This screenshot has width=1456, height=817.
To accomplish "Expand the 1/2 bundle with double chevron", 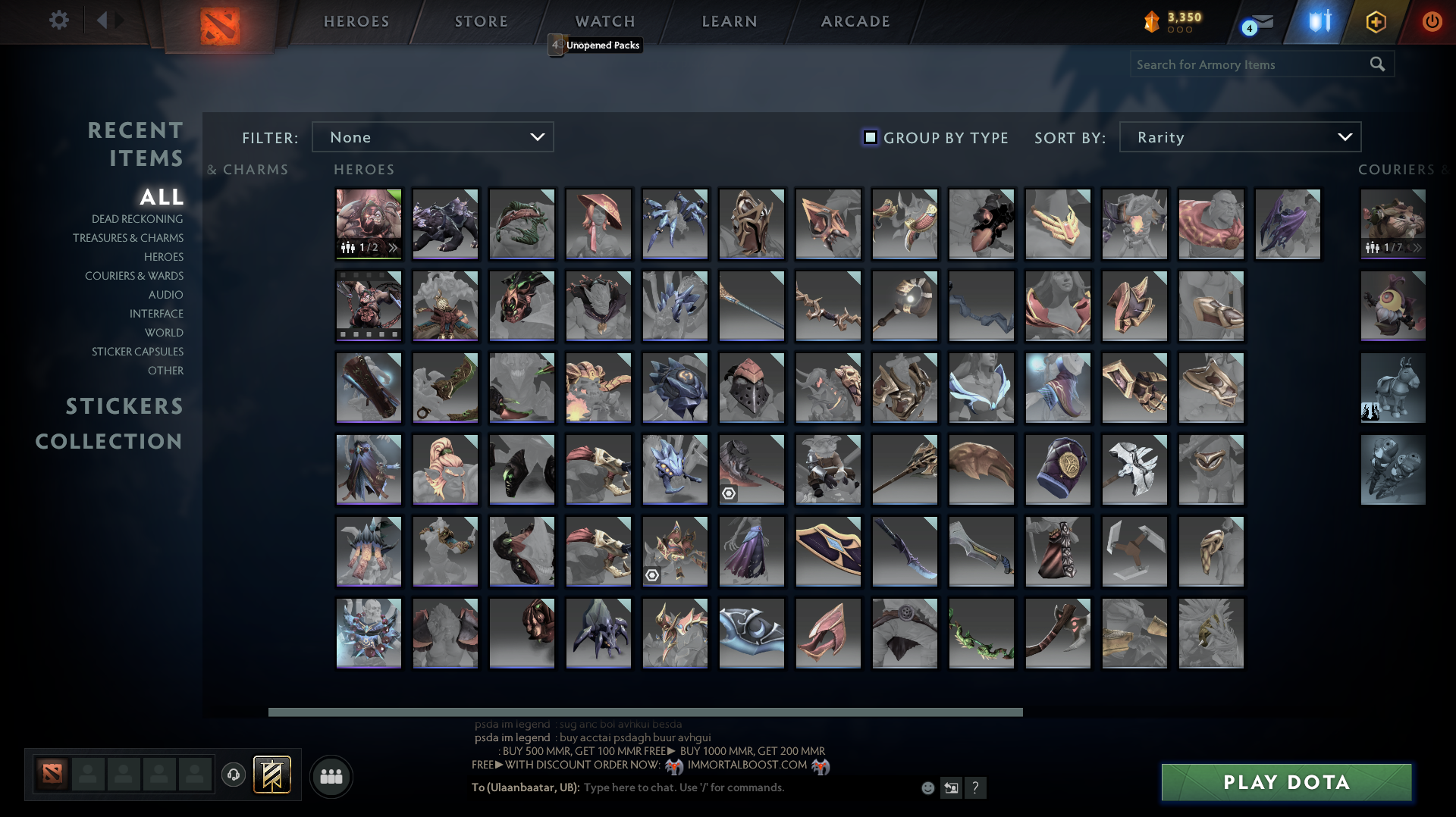I will coord(392,246).
